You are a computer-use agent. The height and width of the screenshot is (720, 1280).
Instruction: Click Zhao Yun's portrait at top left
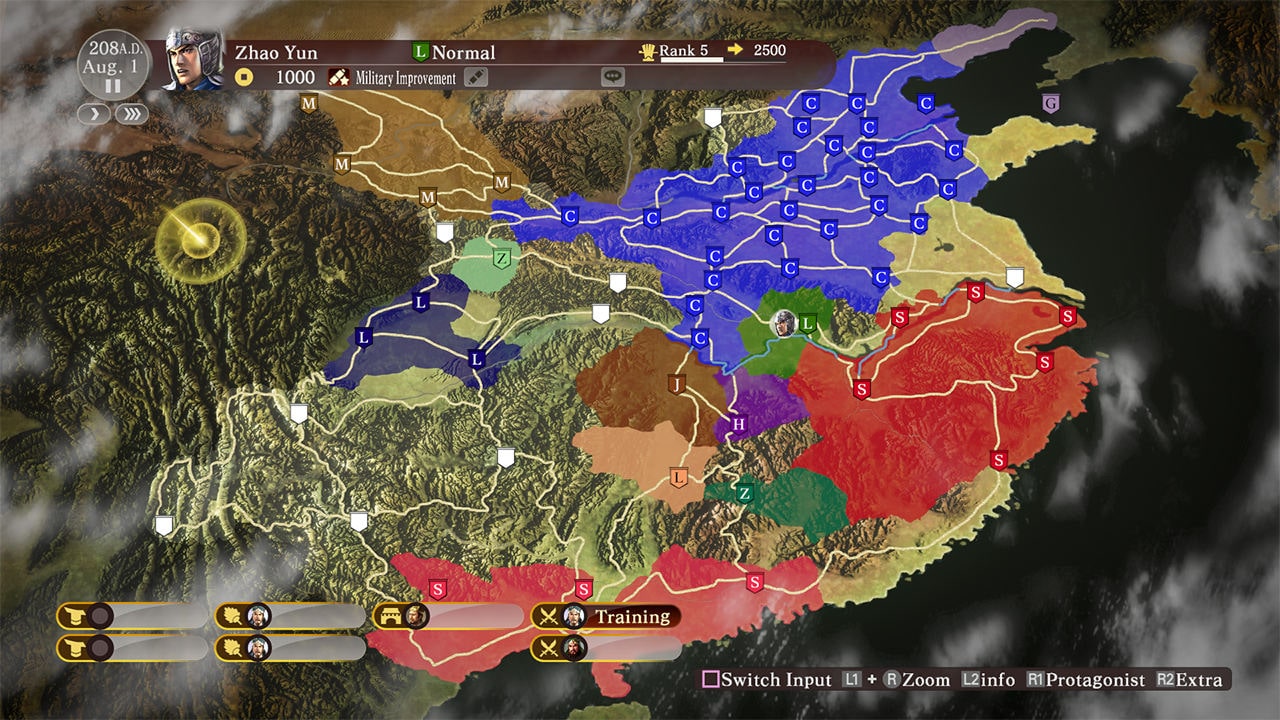[188, 62]
